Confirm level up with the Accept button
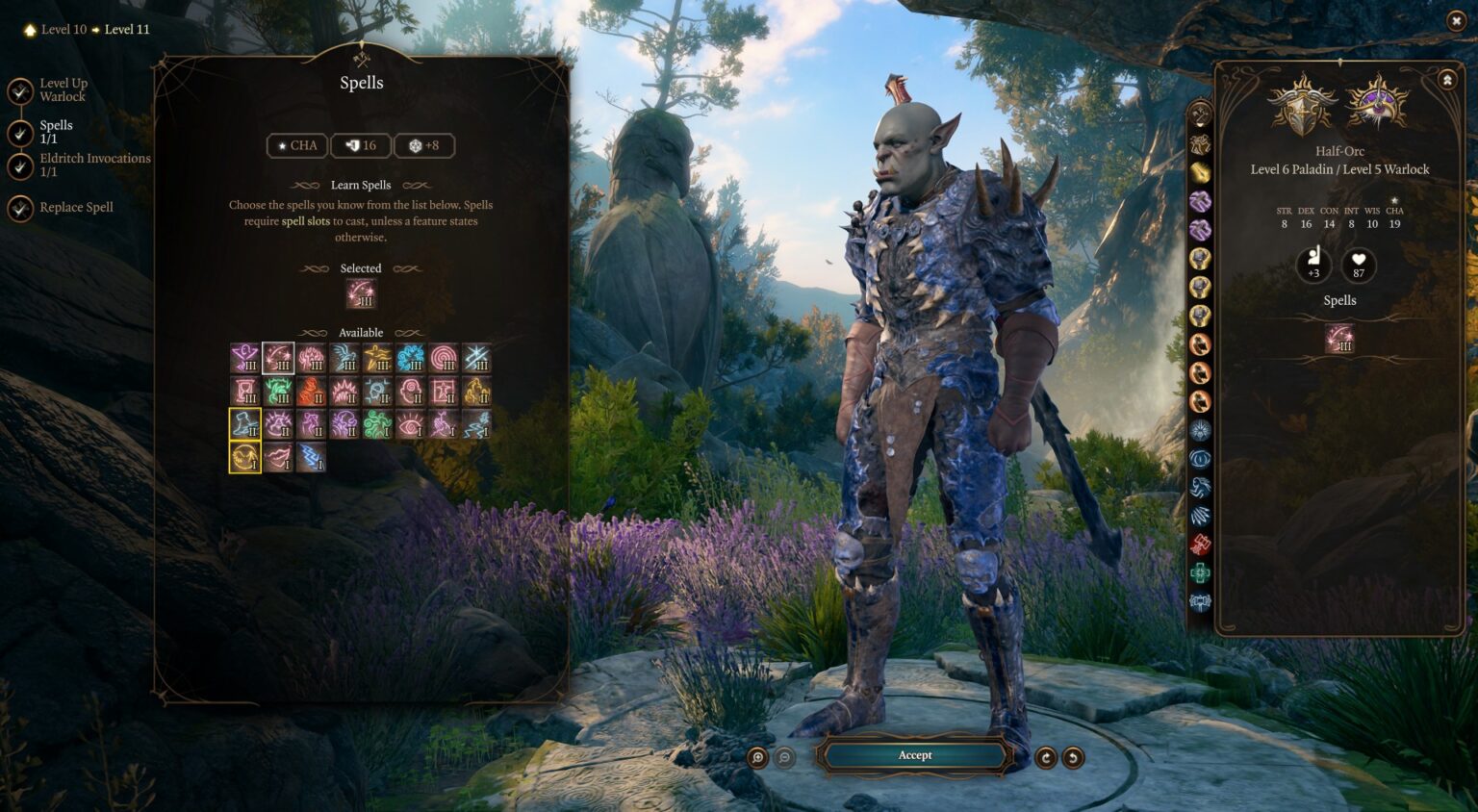Image resolution: width=1478 pixels, height=812 pixels. click(914, 756)
